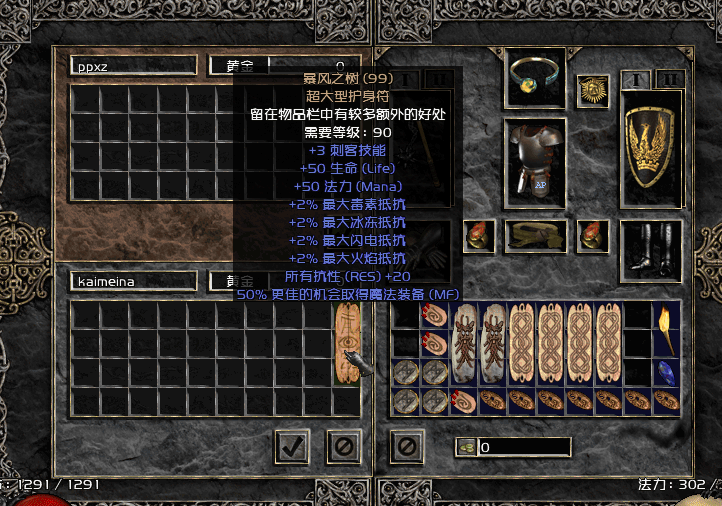The image size is (722, 506).
Task: Select the golden sun amulet slot
Action: 593,90
